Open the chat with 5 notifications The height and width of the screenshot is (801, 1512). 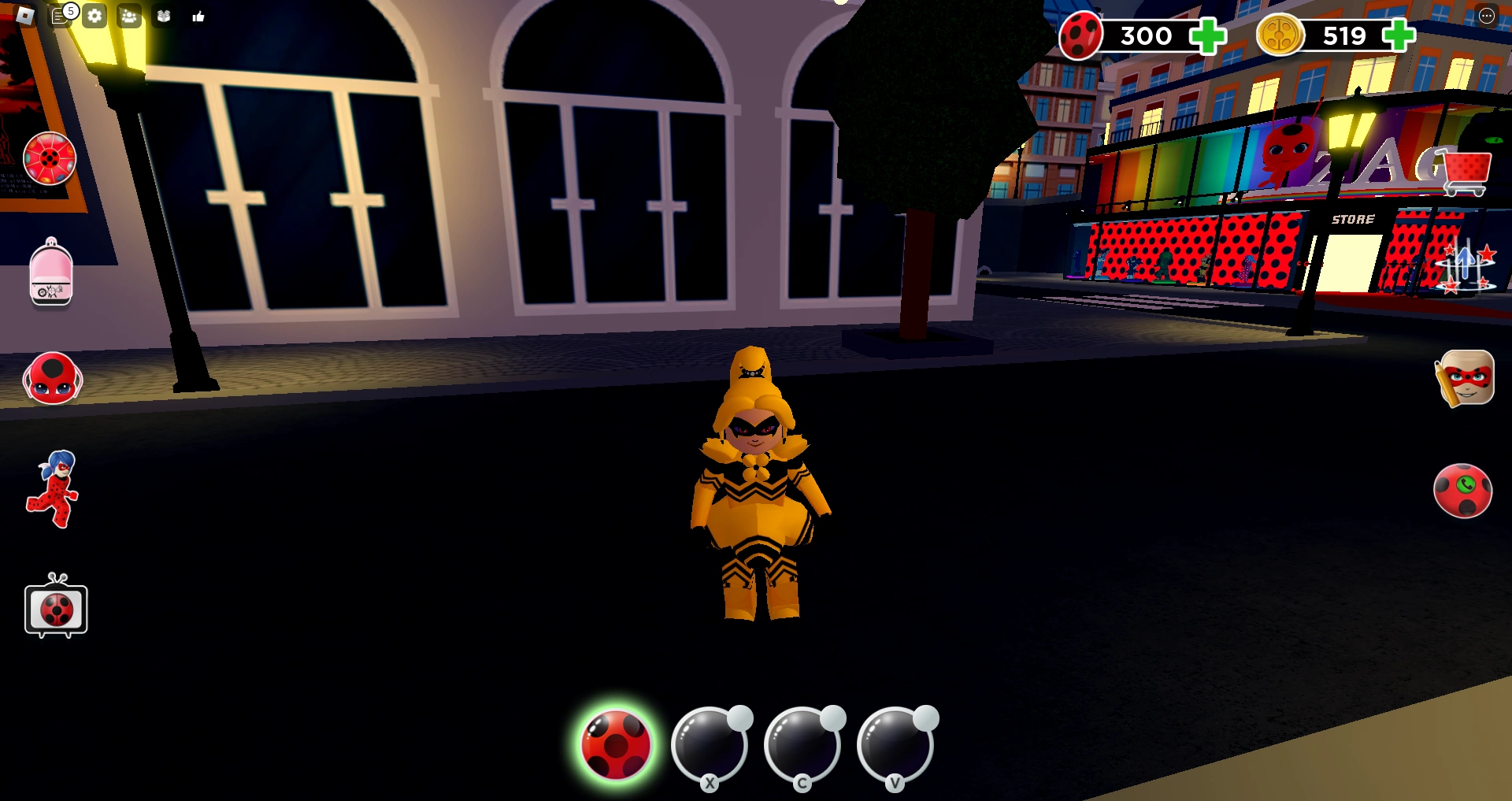pos(60,16)
